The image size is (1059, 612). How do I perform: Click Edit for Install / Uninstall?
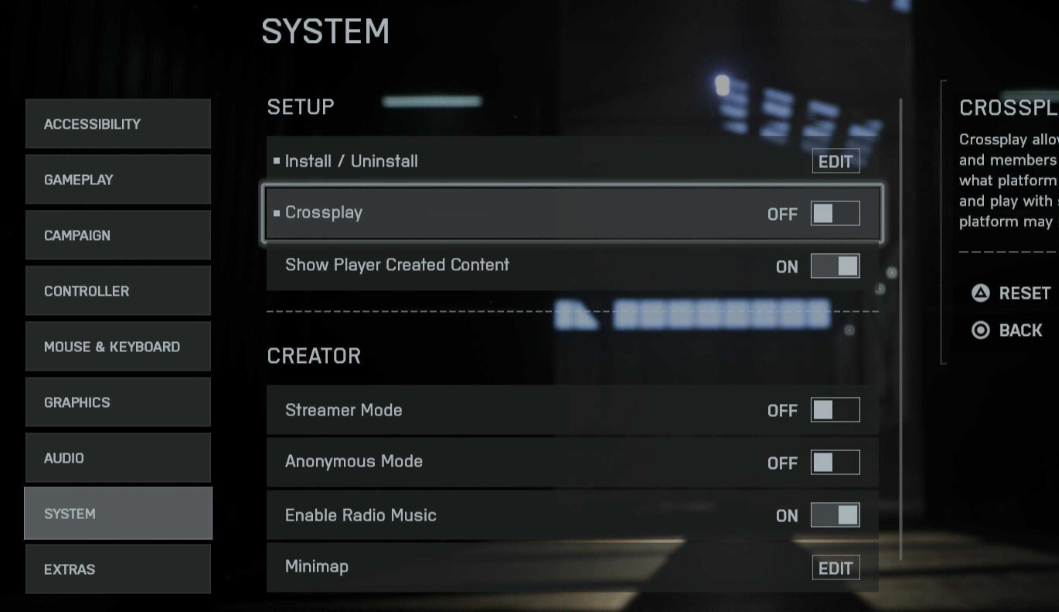(x=835, y=162)
